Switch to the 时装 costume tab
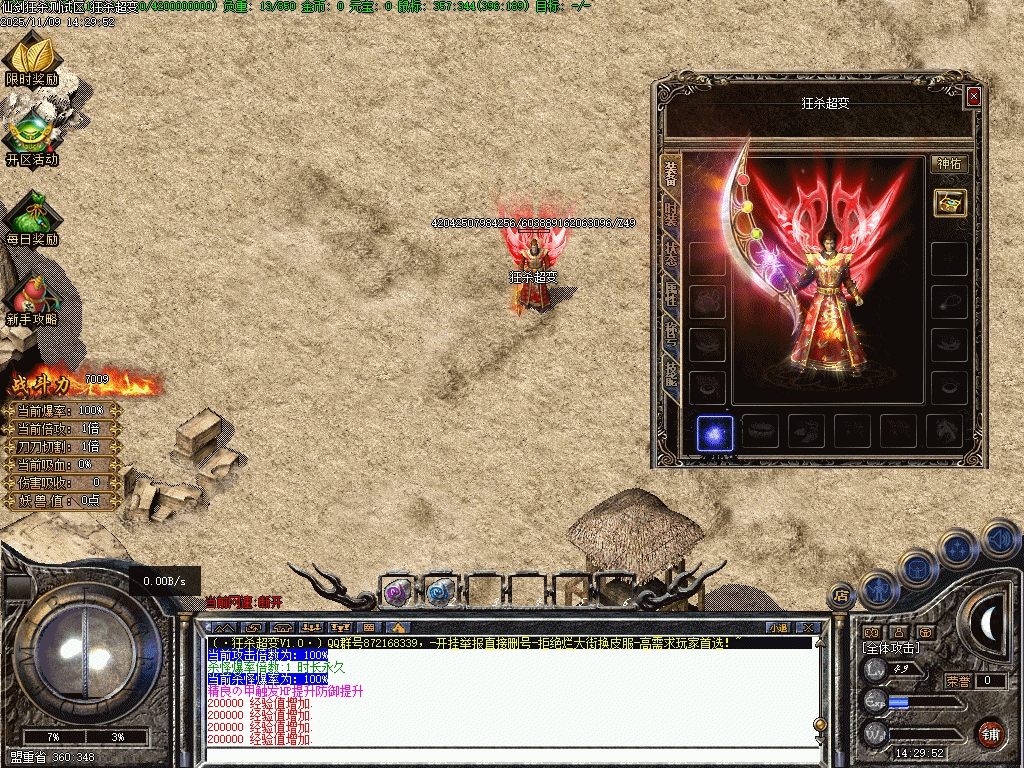Screen dimensions: 1024x768 (671, 213)
